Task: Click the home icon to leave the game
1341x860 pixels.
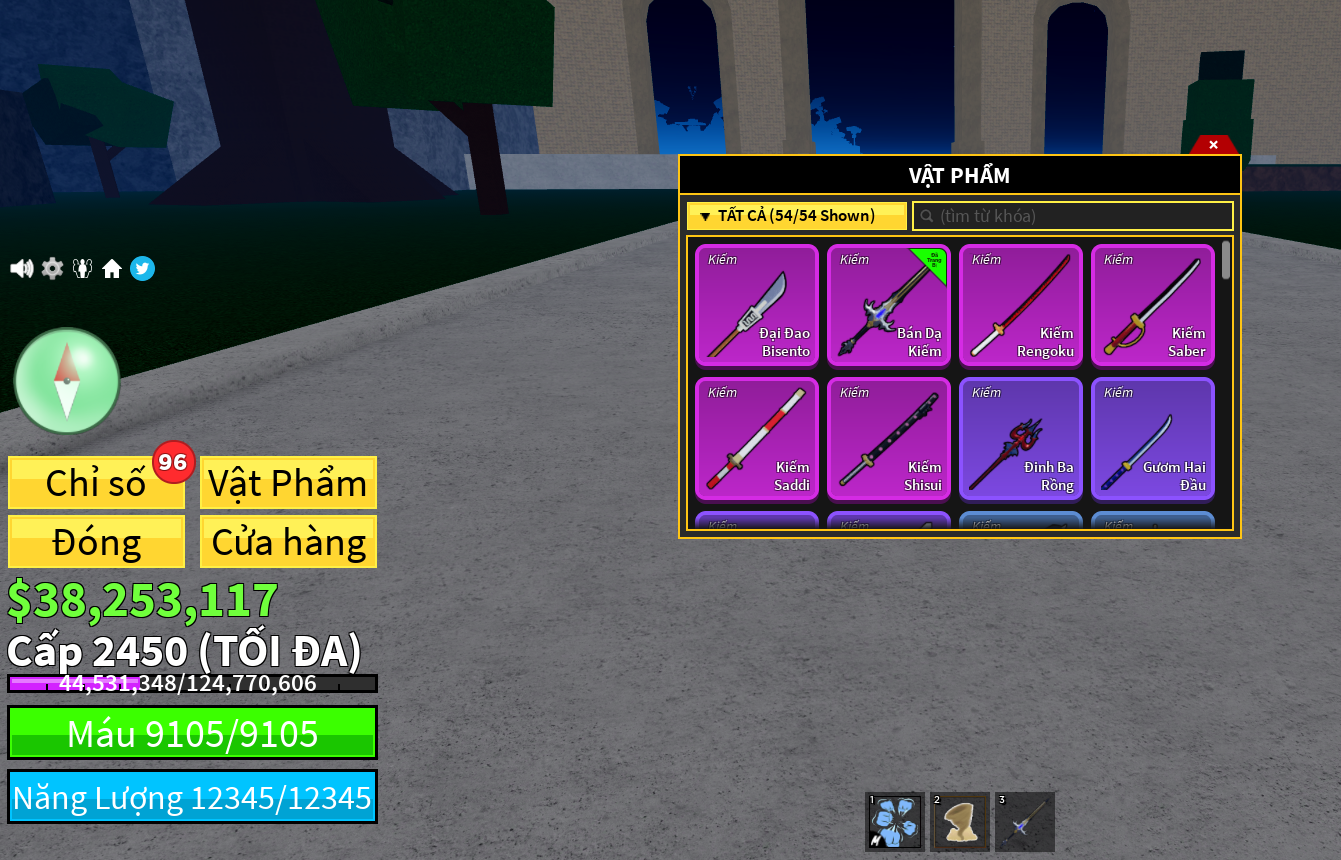Action: pos(112,268)
